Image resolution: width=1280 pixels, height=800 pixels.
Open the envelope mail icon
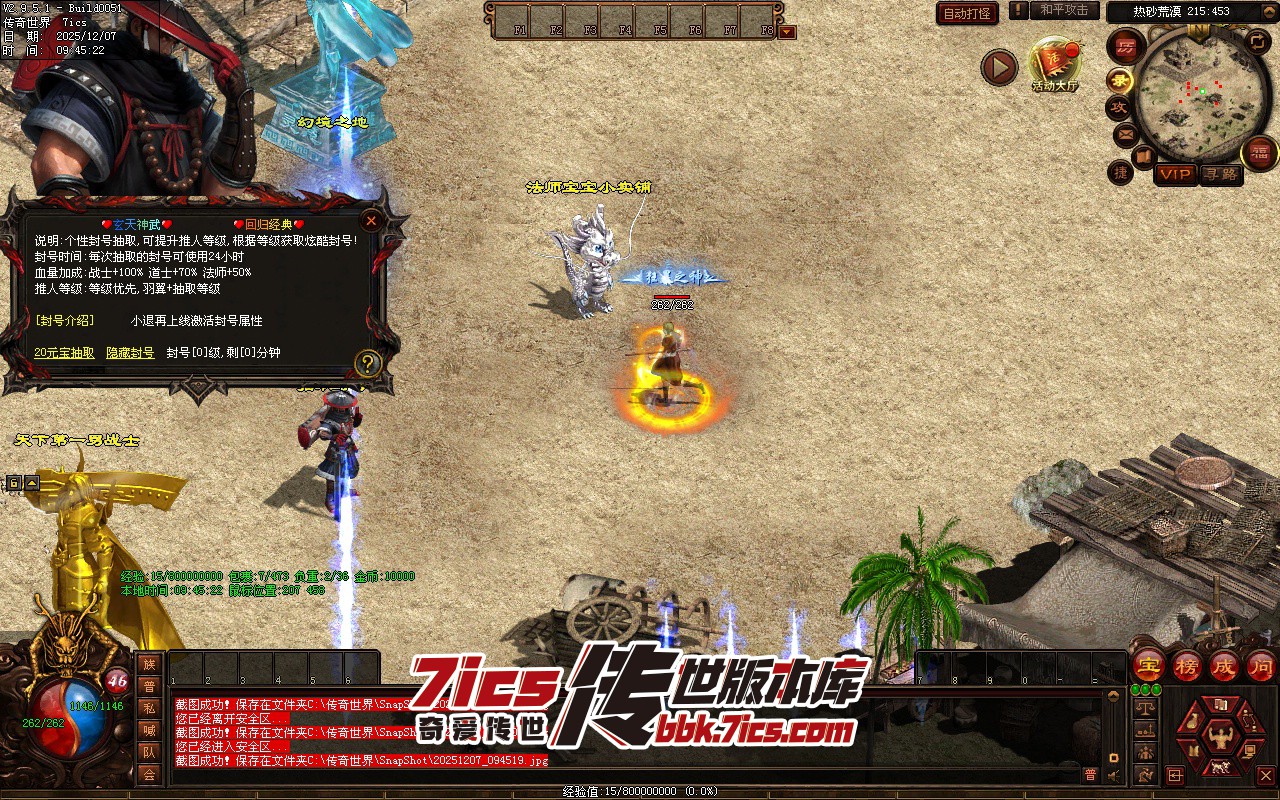pos(1126,133)
